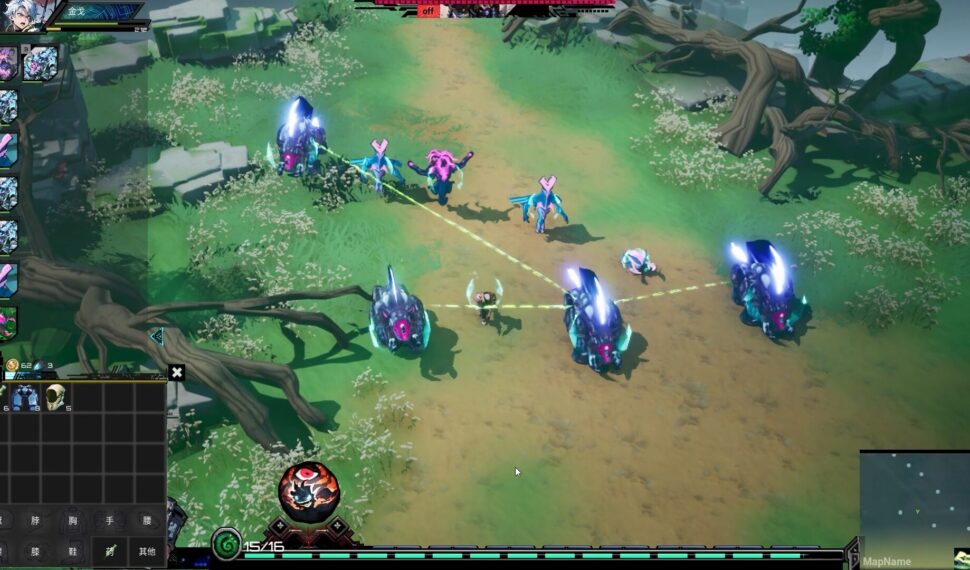The width and height of the screenshot is (970, 570).
Task: Choose the 胸 equipment filter
Action: point(72,520)
